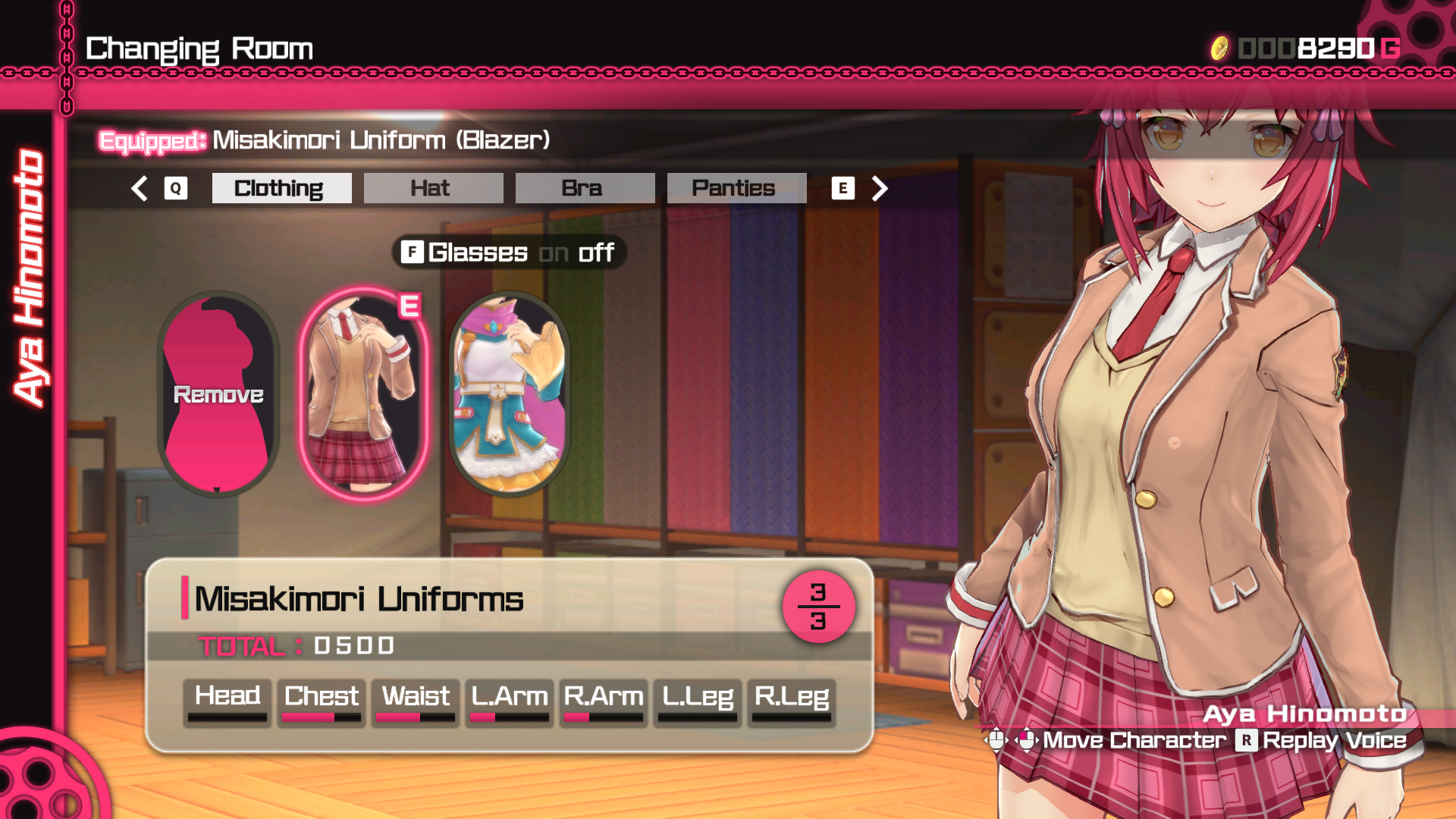Select the L.Leg armor part
Image resolution: width=1456 pixels, height=819 pixels.
pos(698,702)
